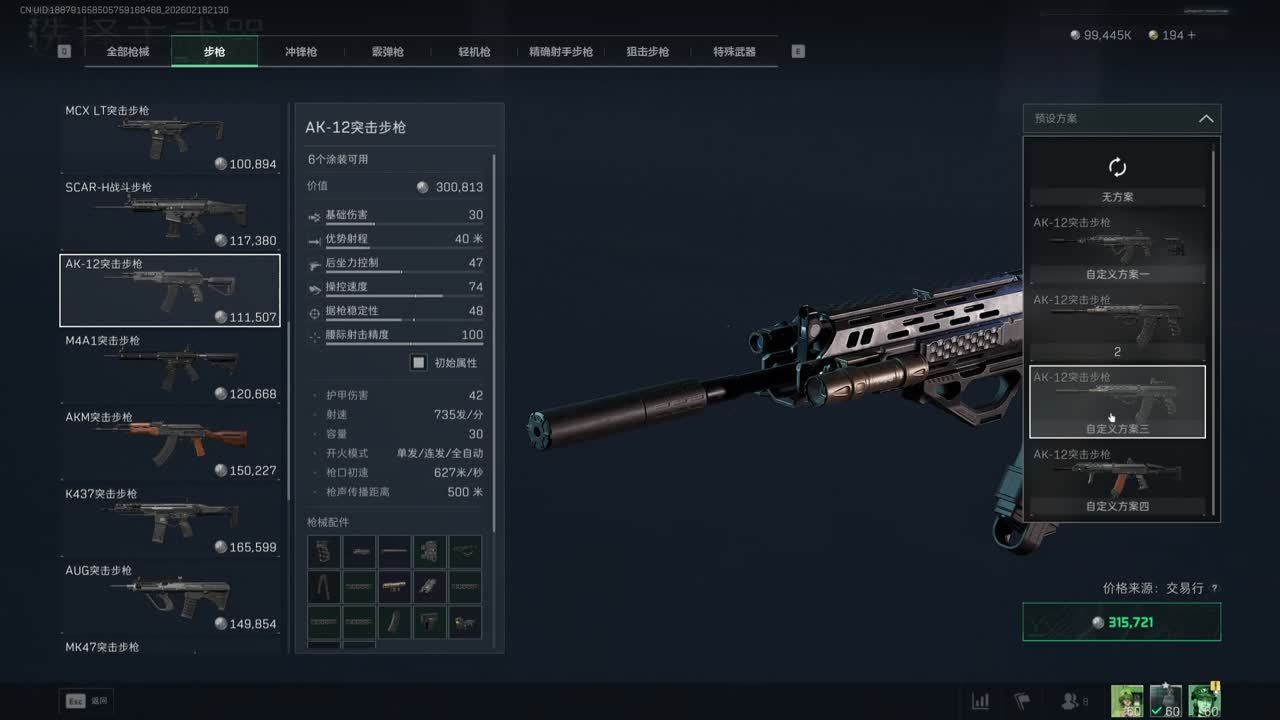This screenshot has width=1280, height=720.
Task: Open the 狙击步枪 tab
Action: coord(647,52)
